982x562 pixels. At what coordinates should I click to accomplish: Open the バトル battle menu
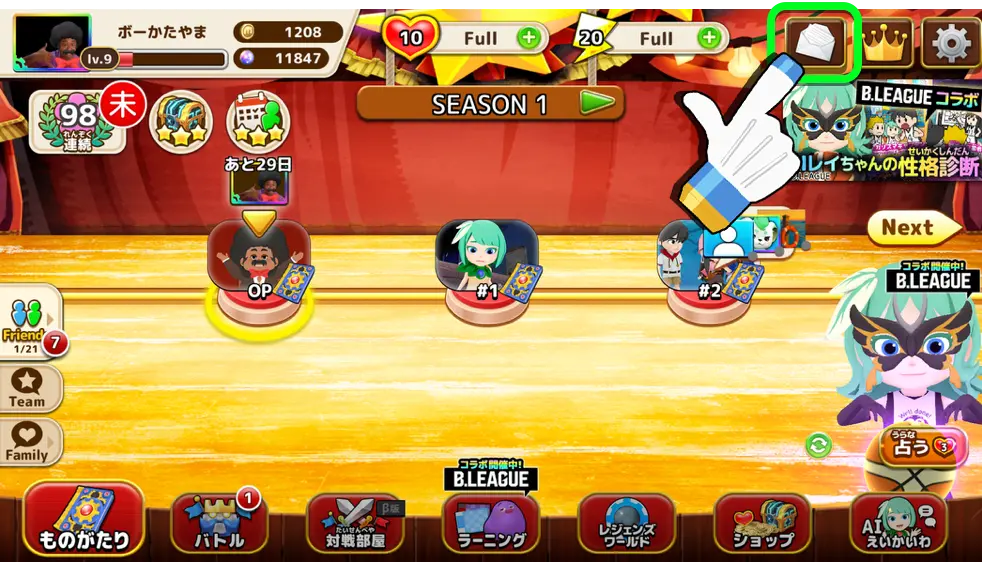point(219,522)
